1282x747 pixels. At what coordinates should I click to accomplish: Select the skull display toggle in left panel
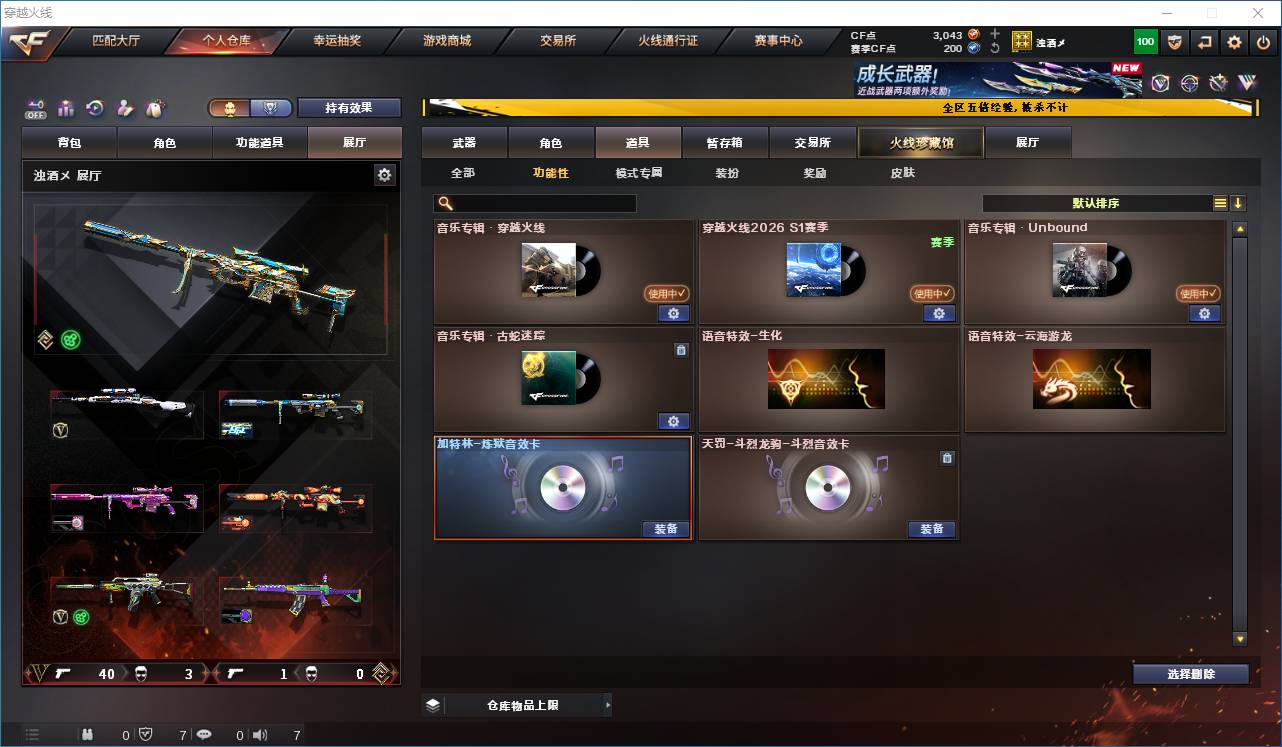click(228, 107)
